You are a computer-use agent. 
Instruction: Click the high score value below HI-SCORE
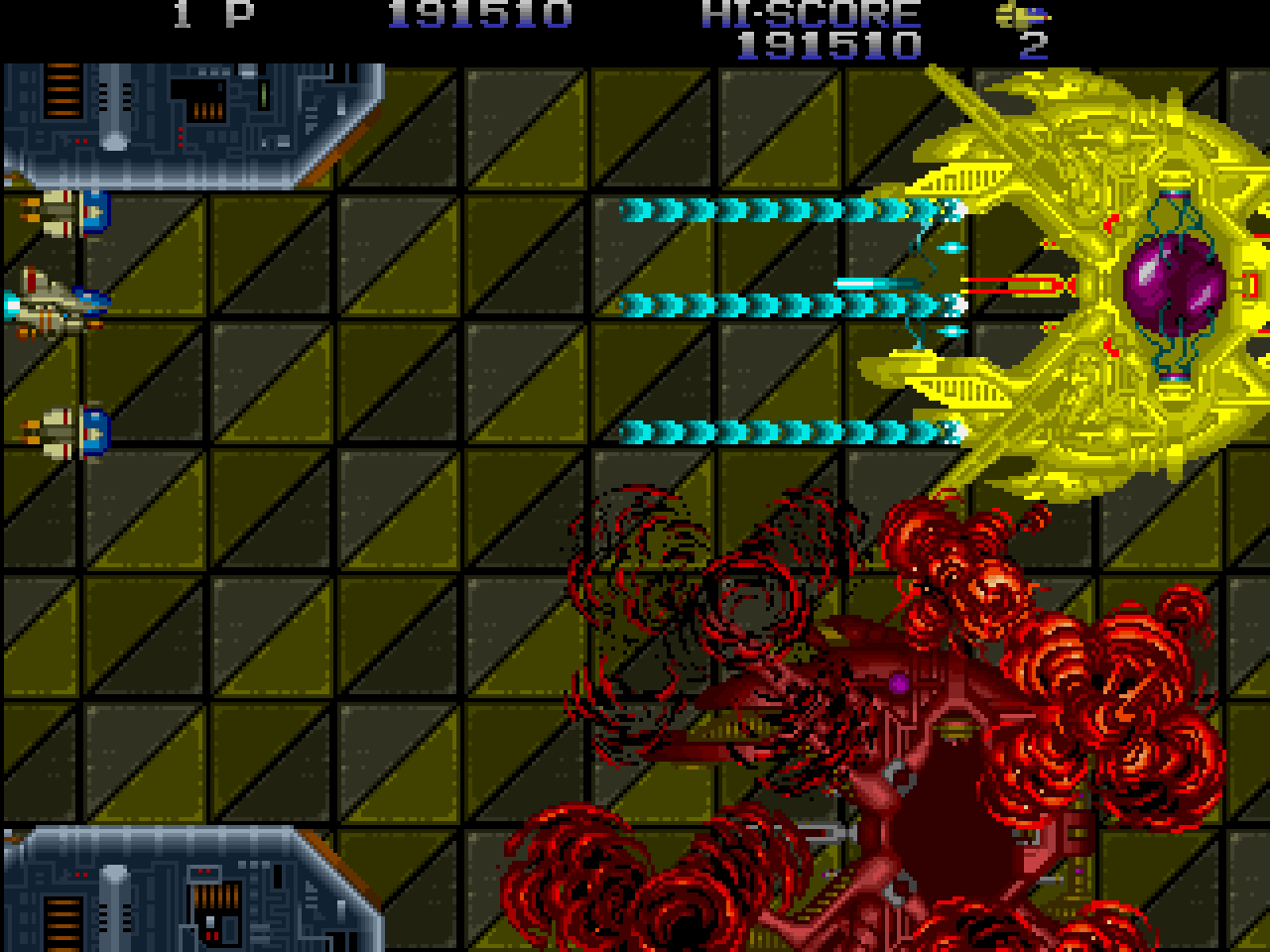click(828, 43)
